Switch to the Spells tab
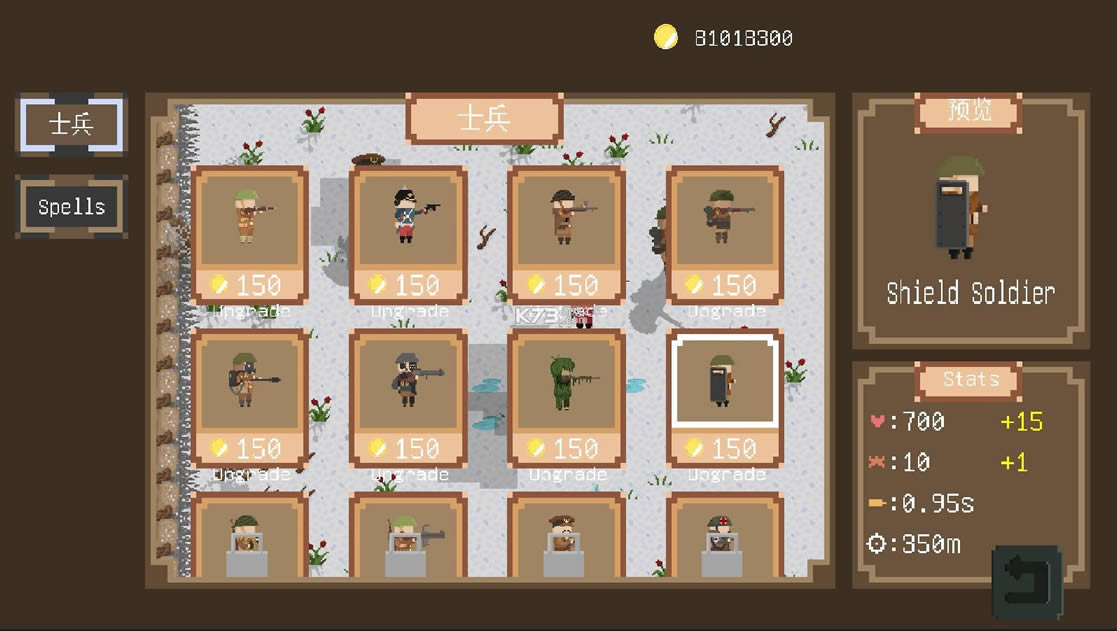The height and width of the screenshot is (631, 1117). pyautogui.click(x=71, y=207)
